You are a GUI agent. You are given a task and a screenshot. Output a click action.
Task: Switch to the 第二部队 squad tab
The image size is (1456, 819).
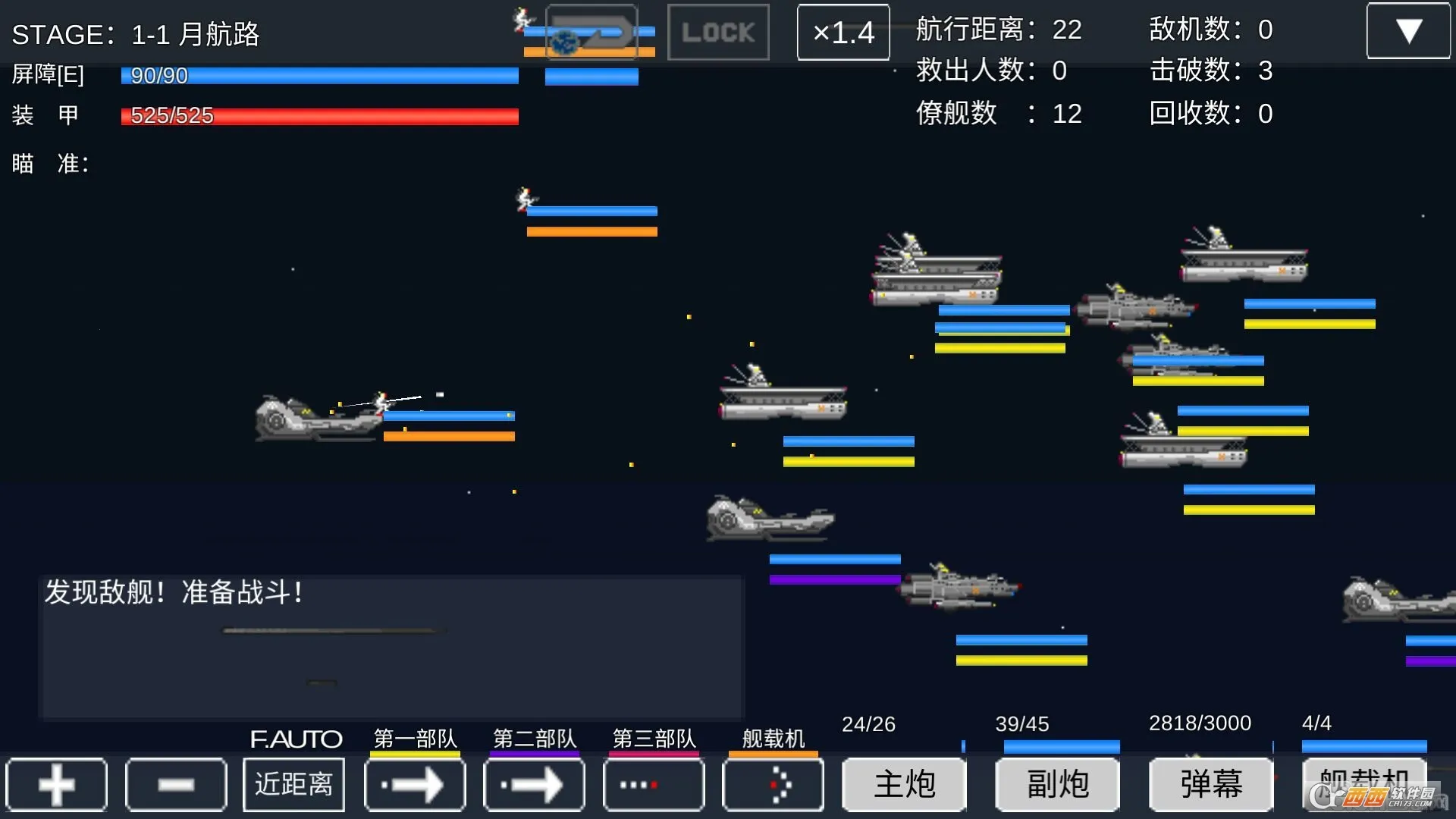(534, 738)
